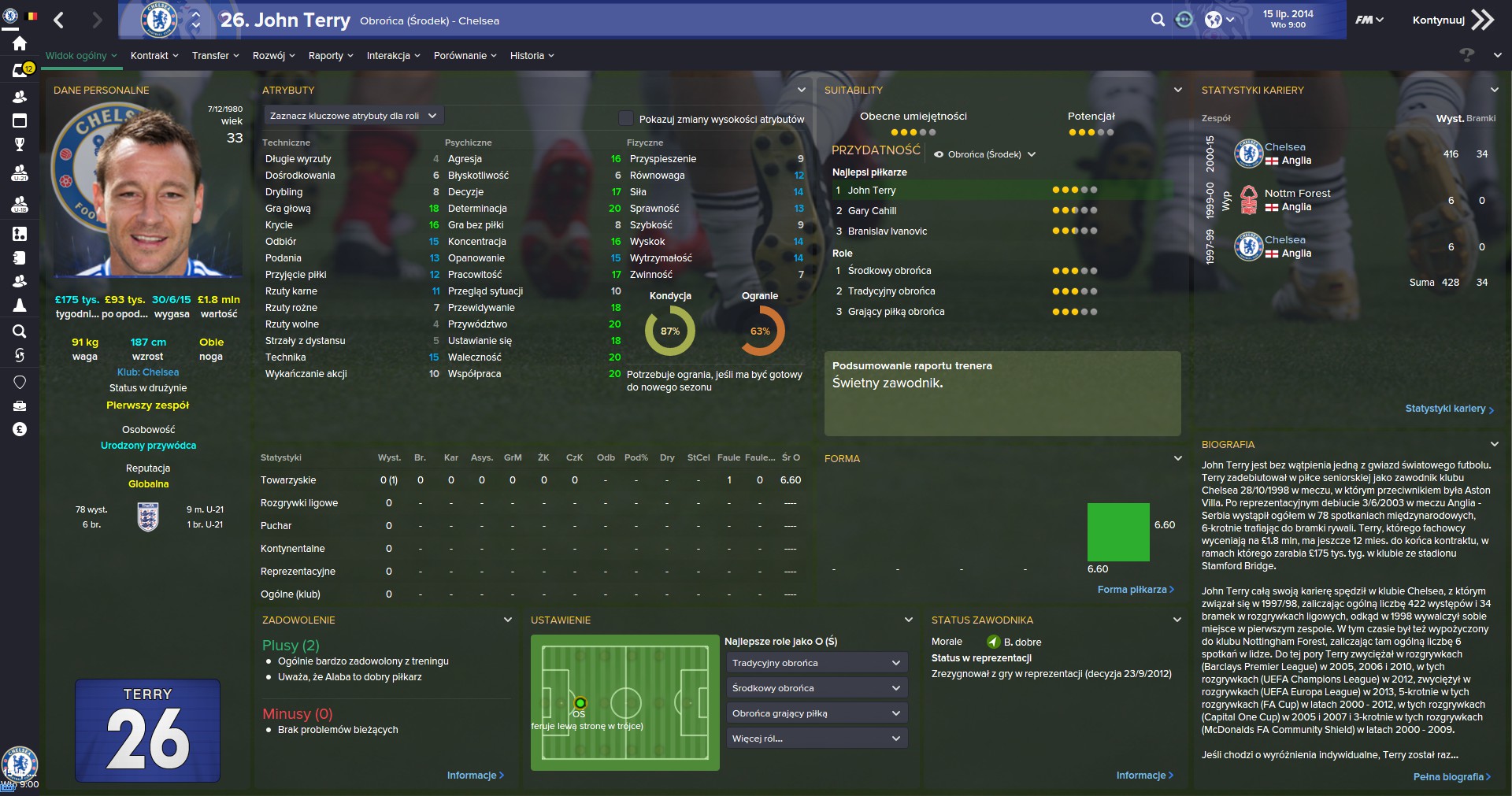The image size is (1512, 796).
Task: Open the Kontrakt menu
Action: (x=154, y=56)
